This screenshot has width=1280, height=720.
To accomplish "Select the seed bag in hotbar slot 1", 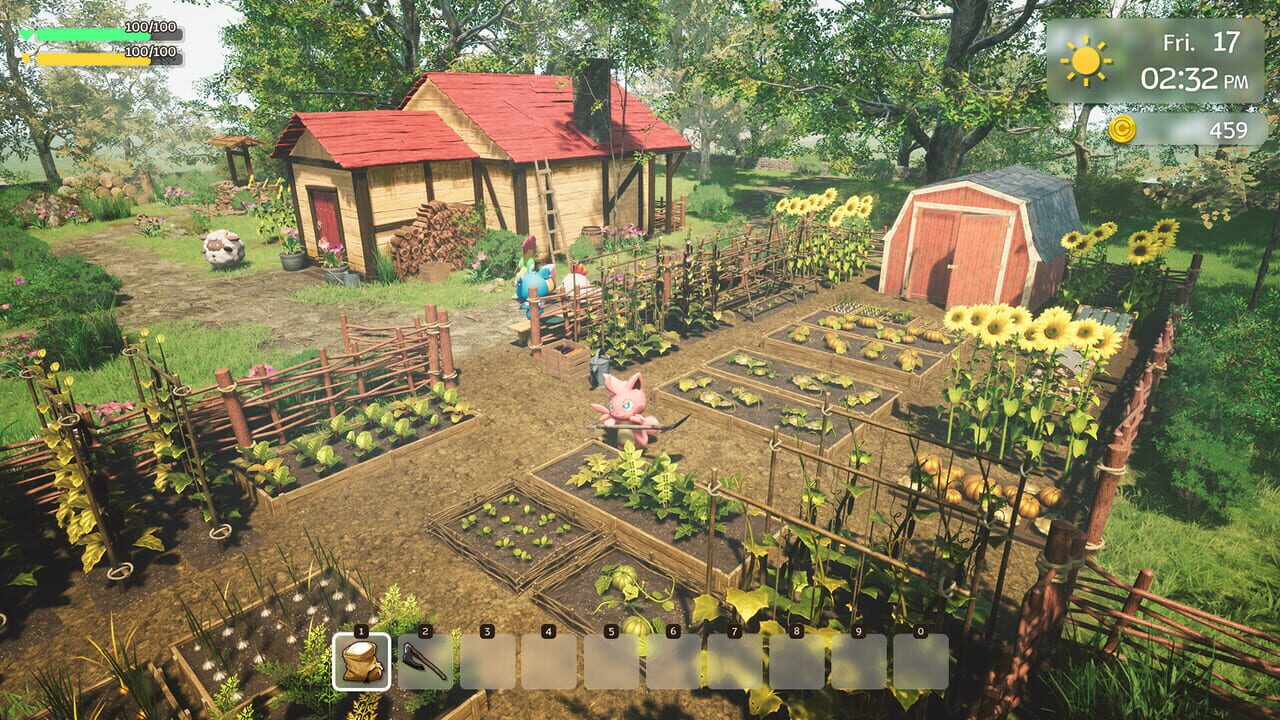I will (360, 661).
